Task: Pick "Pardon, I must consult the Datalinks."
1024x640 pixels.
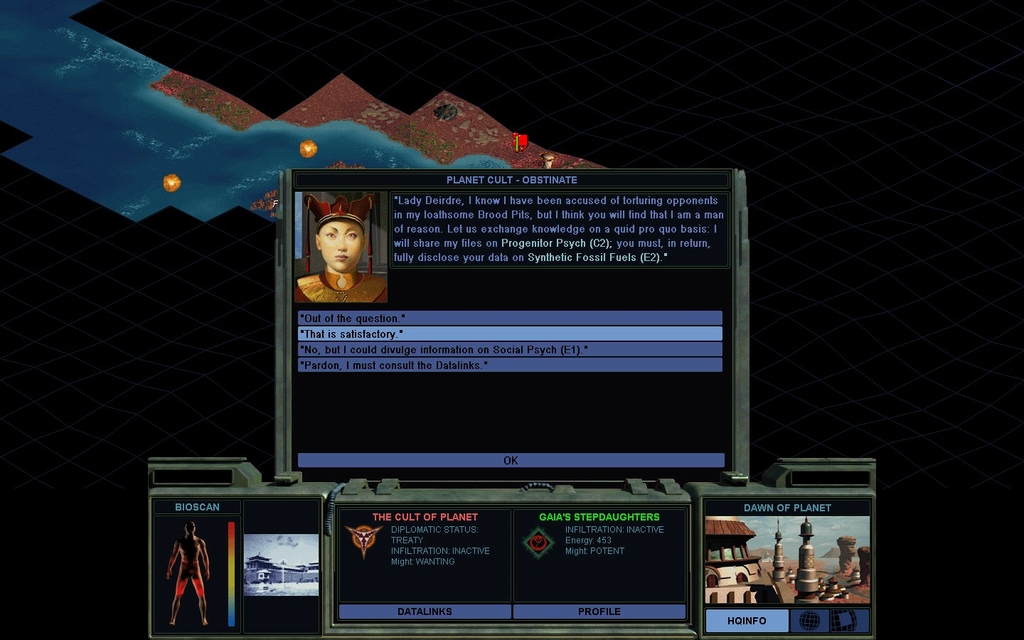Action: 510,366
